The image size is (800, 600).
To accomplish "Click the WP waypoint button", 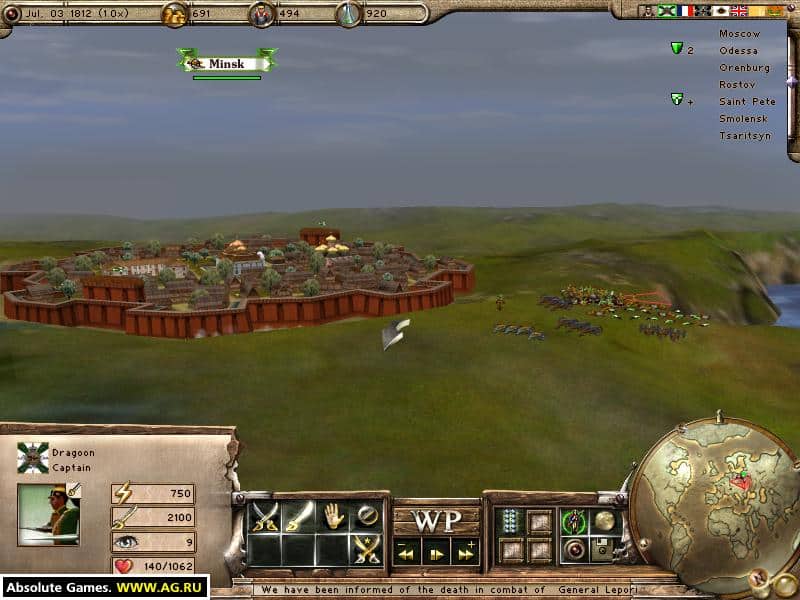I will pos(436,521).
